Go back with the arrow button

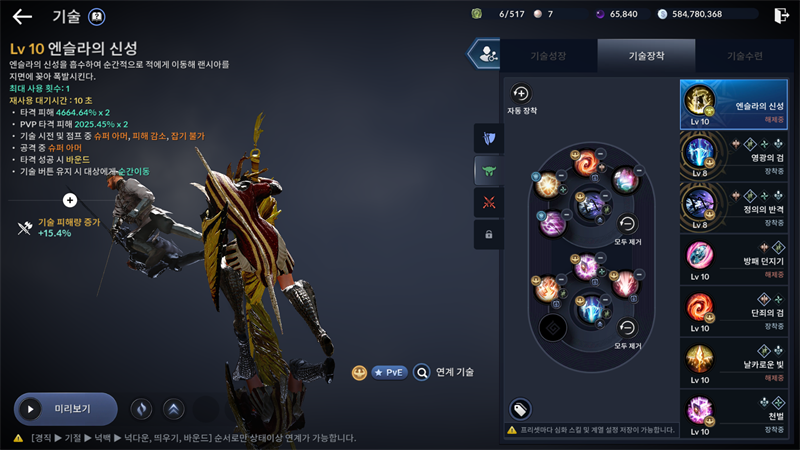[x=22, y=16]
